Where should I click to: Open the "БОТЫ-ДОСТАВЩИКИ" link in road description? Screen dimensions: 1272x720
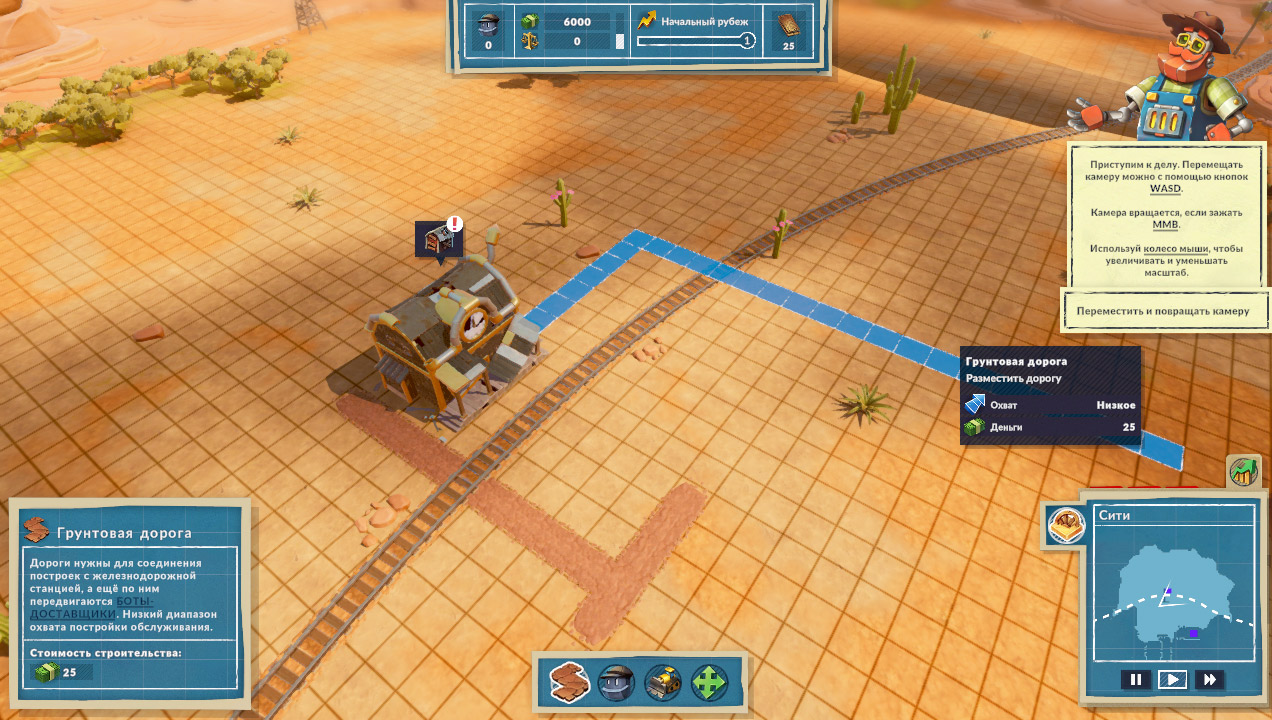click(90, 607)
